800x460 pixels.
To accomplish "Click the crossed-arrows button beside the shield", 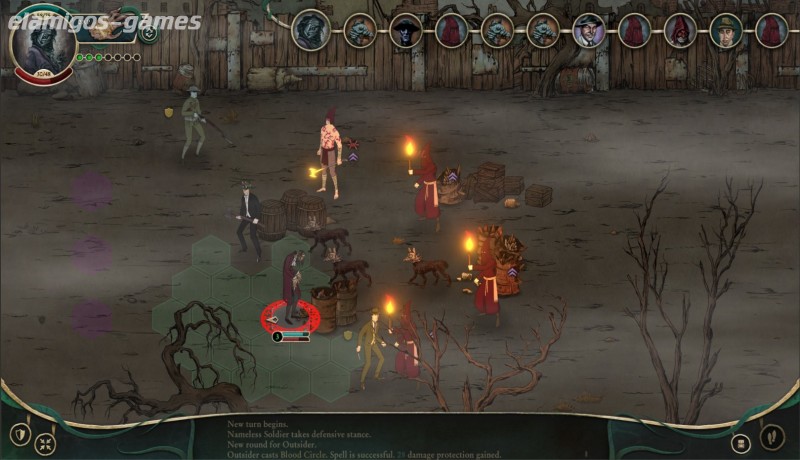I will pos(45,443).
